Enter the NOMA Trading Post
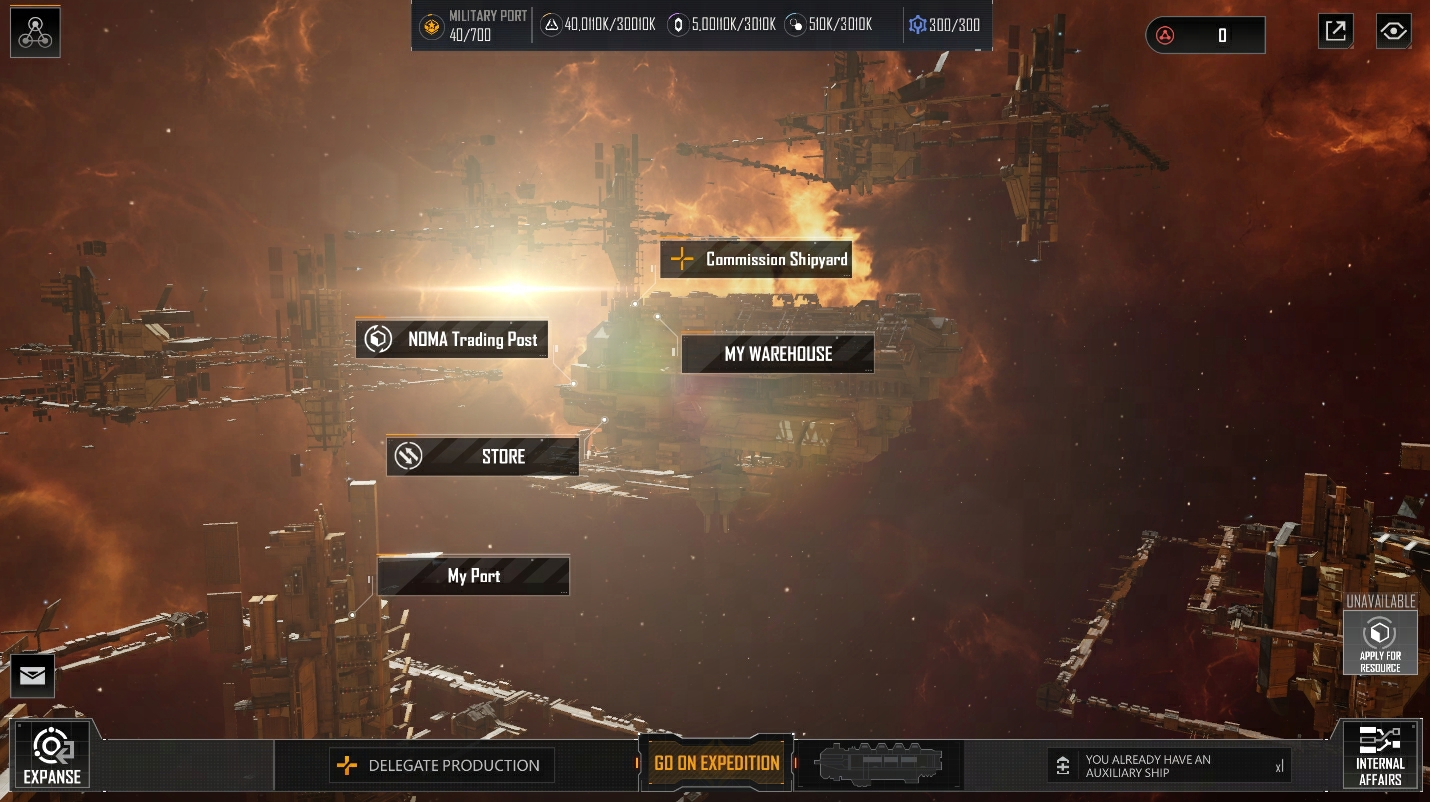The height and width of the screenshot is (802, 1430). [x=452, y=340]
